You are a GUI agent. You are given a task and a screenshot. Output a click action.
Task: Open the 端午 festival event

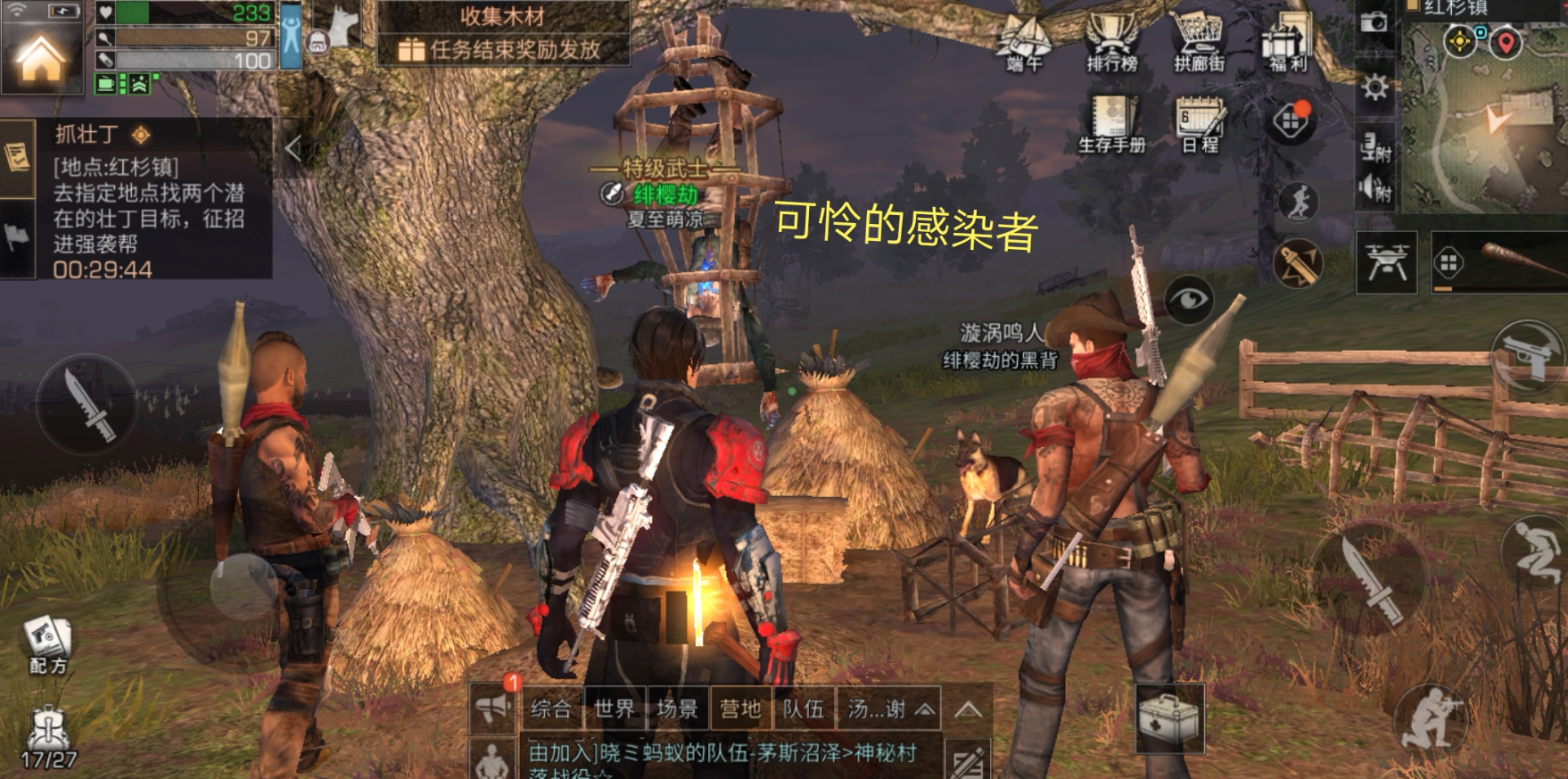pyautogui.click(x=1025, y=43)
